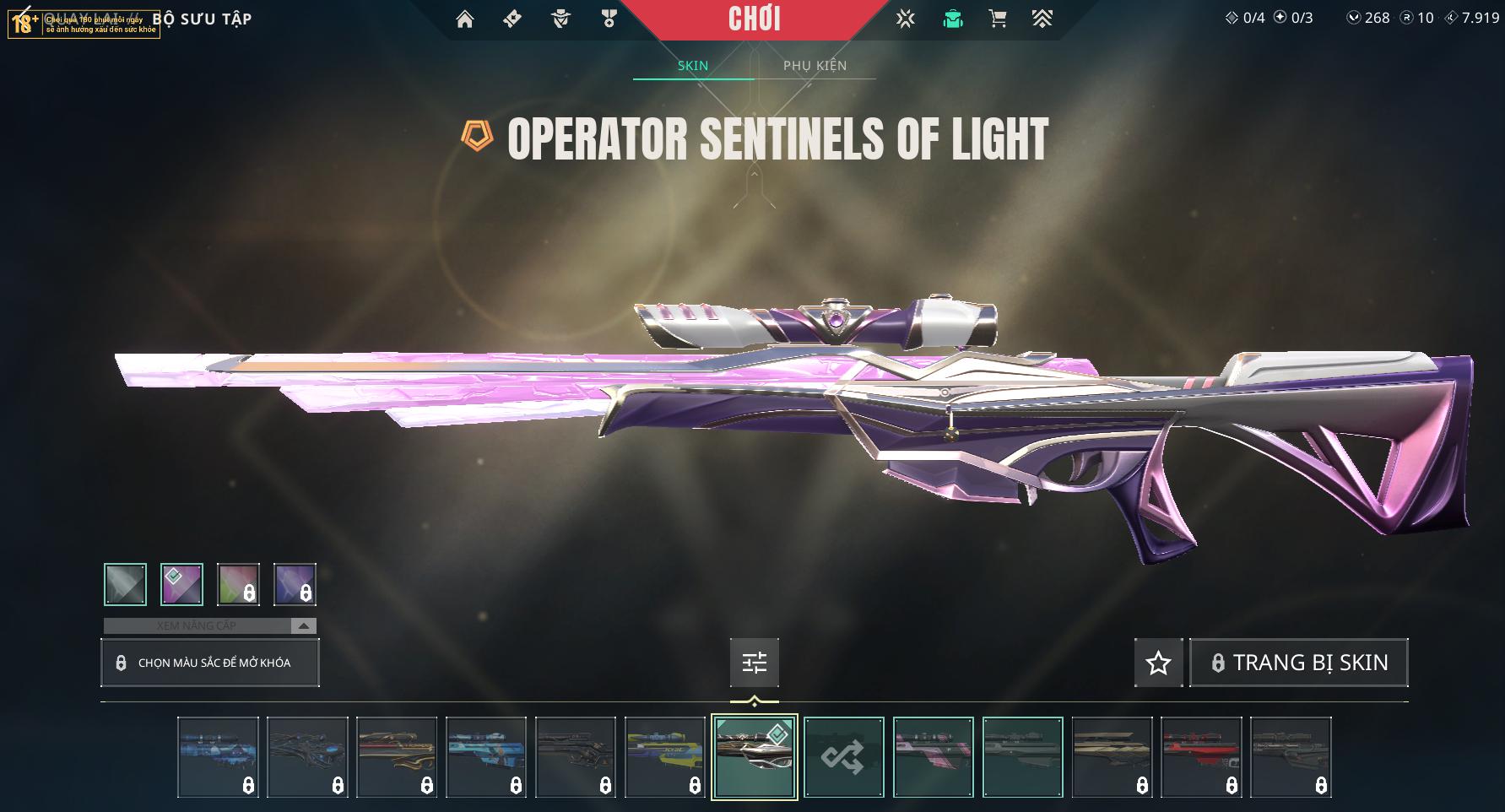Select the locked red-green color variant
The height and width of the screenshot is (812, 1505).
[238, 584]
